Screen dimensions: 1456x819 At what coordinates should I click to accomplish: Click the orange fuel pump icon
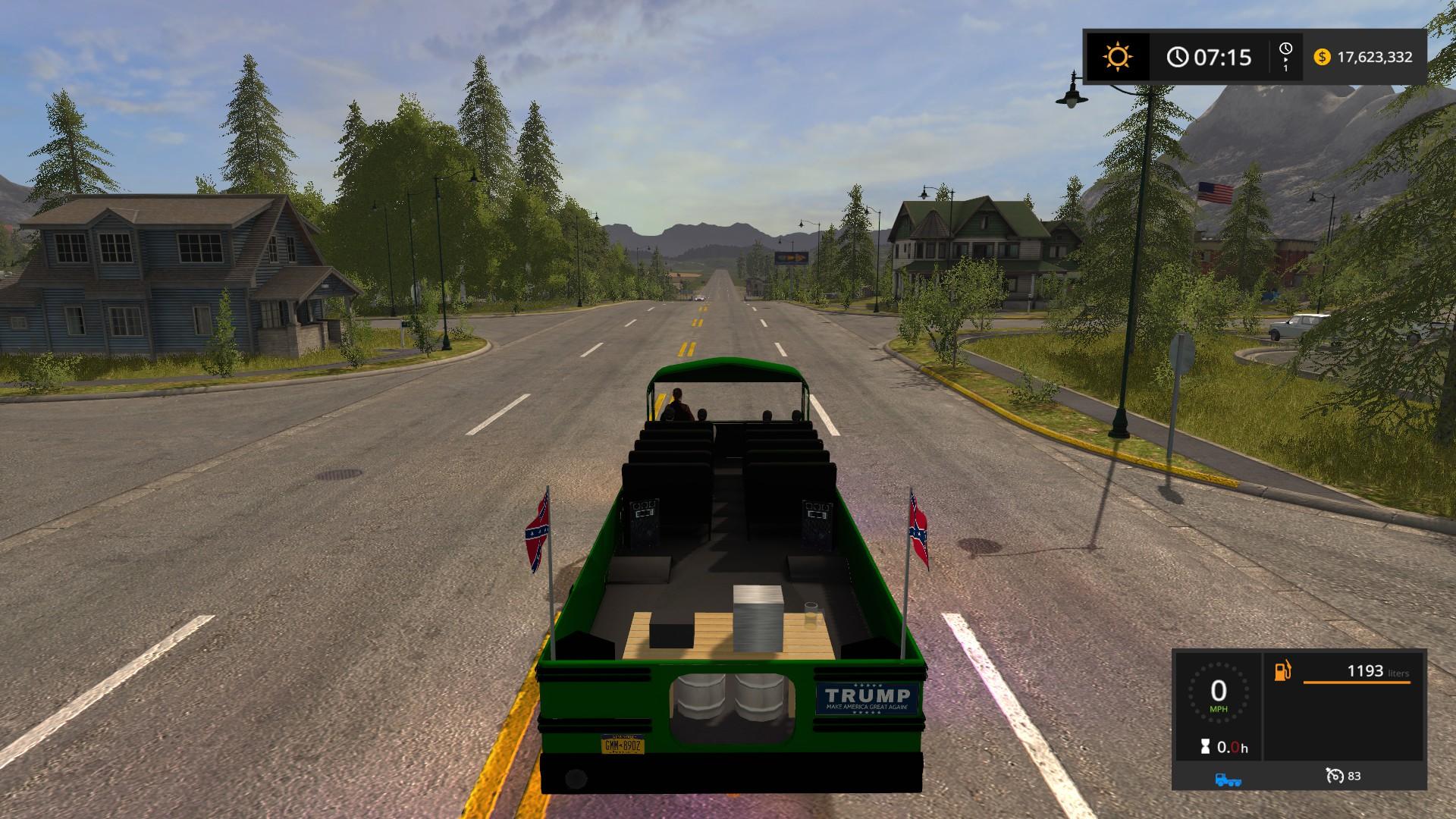1282,671
